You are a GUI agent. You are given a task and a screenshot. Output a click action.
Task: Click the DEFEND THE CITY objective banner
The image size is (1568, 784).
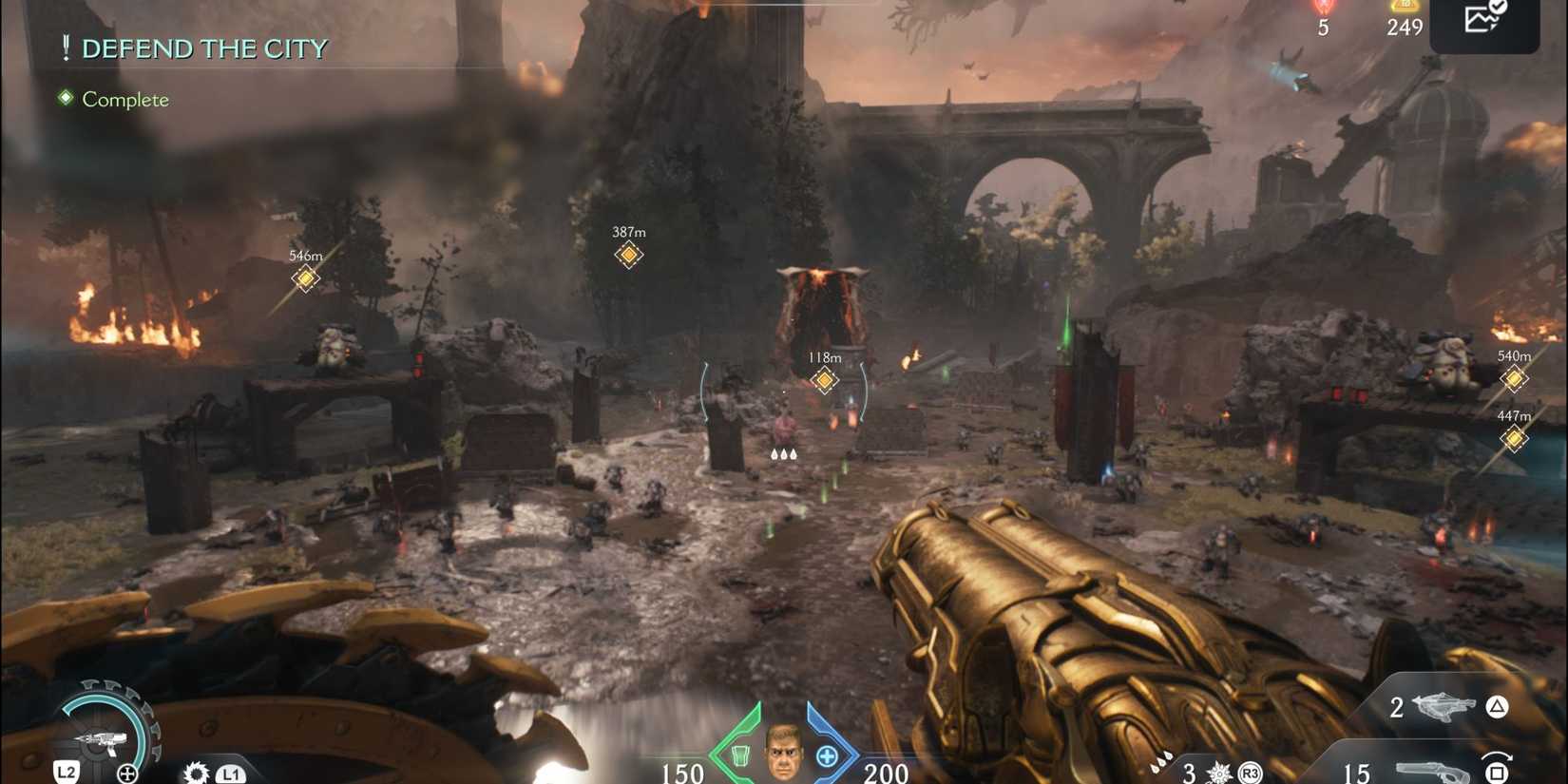click(204, 48)
